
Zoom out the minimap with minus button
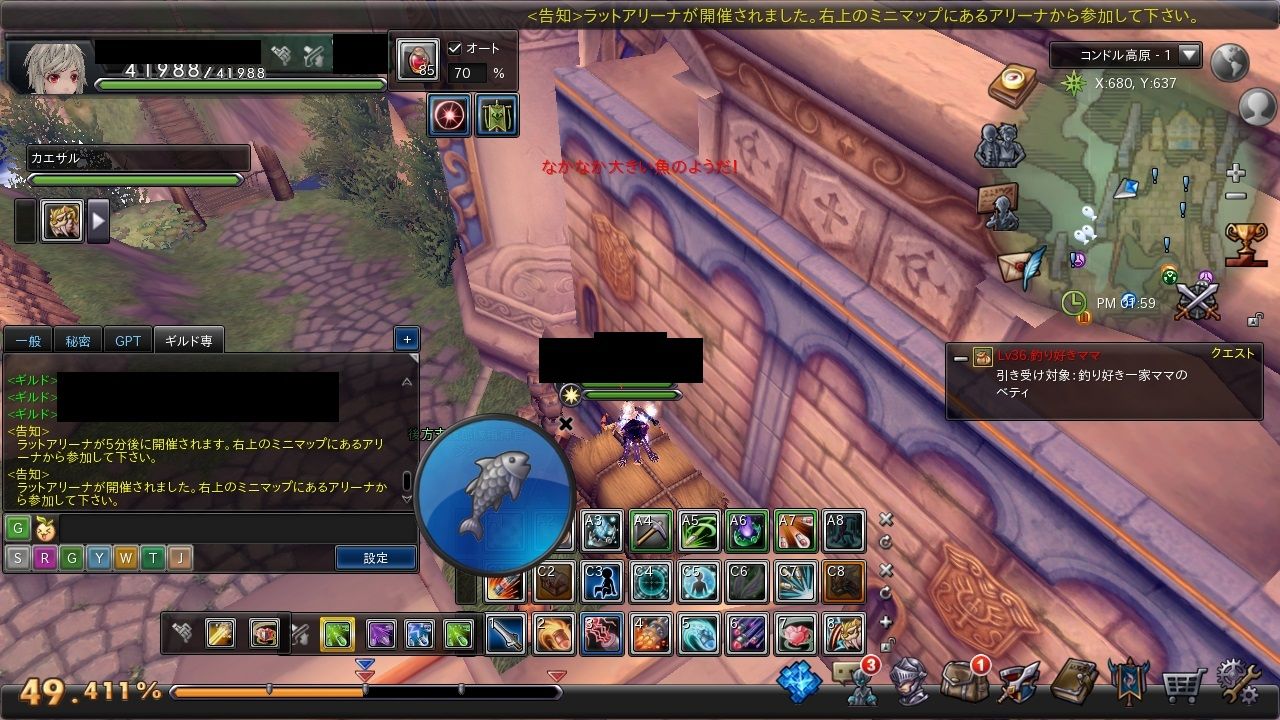pyautogui.click(x=1236, y=196)
